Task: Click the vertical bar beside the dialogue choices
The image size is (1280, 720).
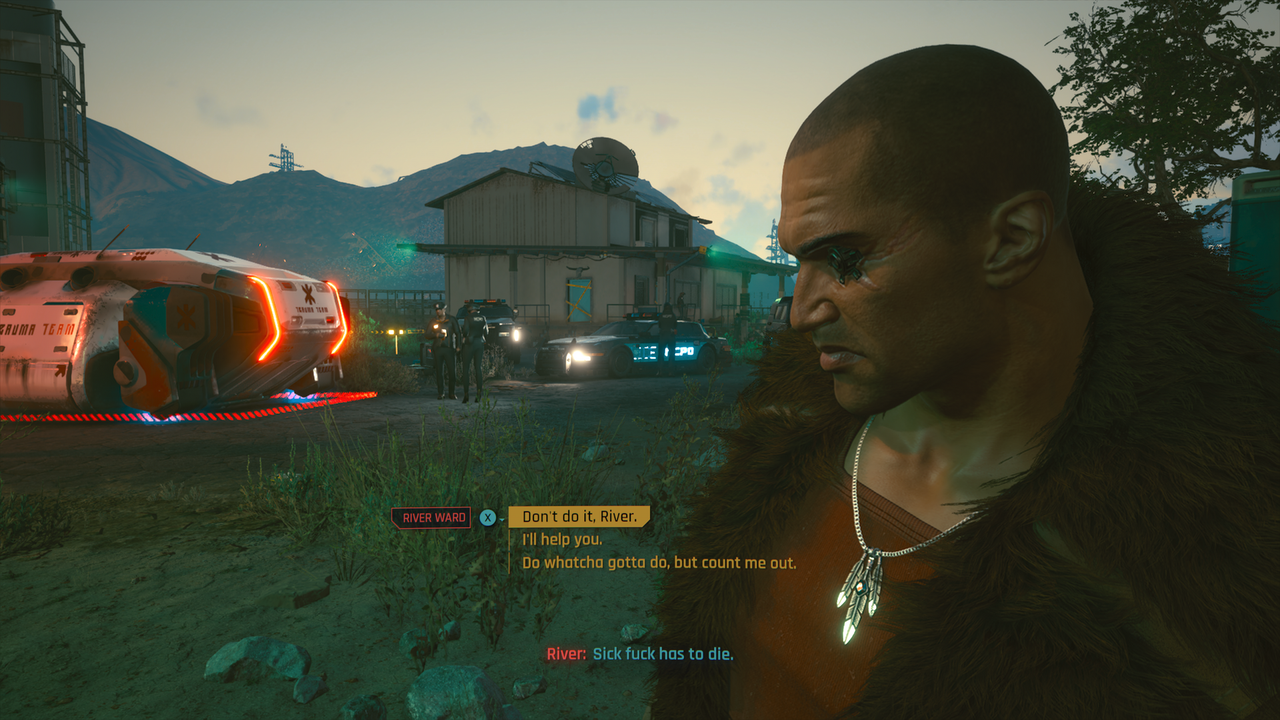Action: tap(508, 550)
